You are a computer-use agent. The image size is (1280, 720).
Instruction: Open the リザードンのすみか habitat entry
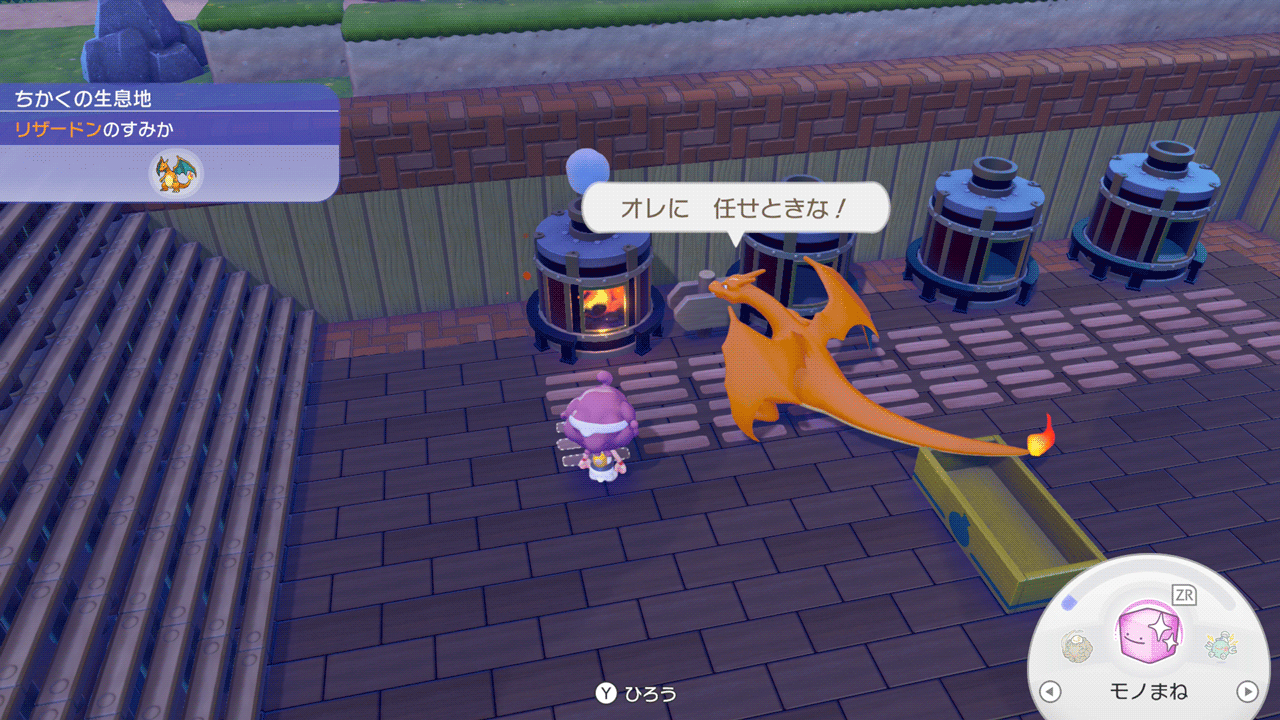(88, 129)
